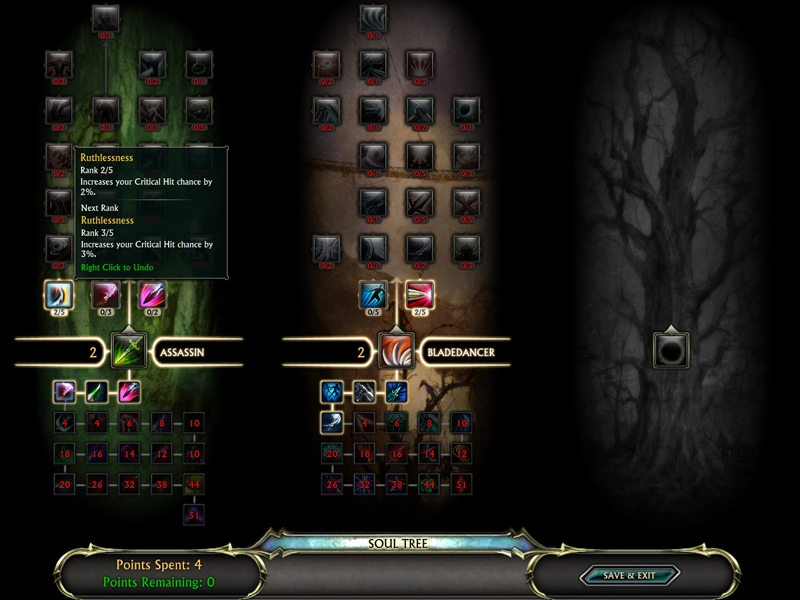Select the Bladedancer soul emblem
This screenshot has width=800, height=600.
pos(396,351)
